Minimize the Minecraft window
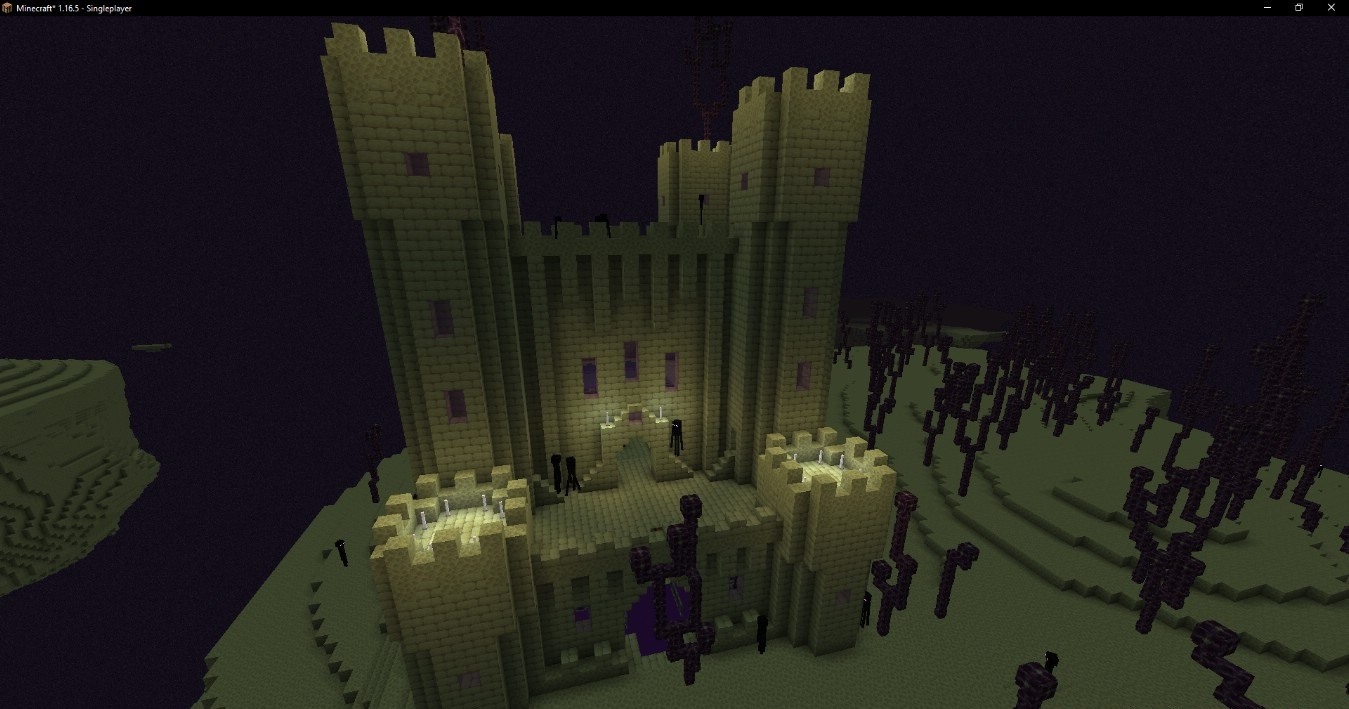The height and width of the screenshot is (709, 1349). click(x=1269, y=8)
